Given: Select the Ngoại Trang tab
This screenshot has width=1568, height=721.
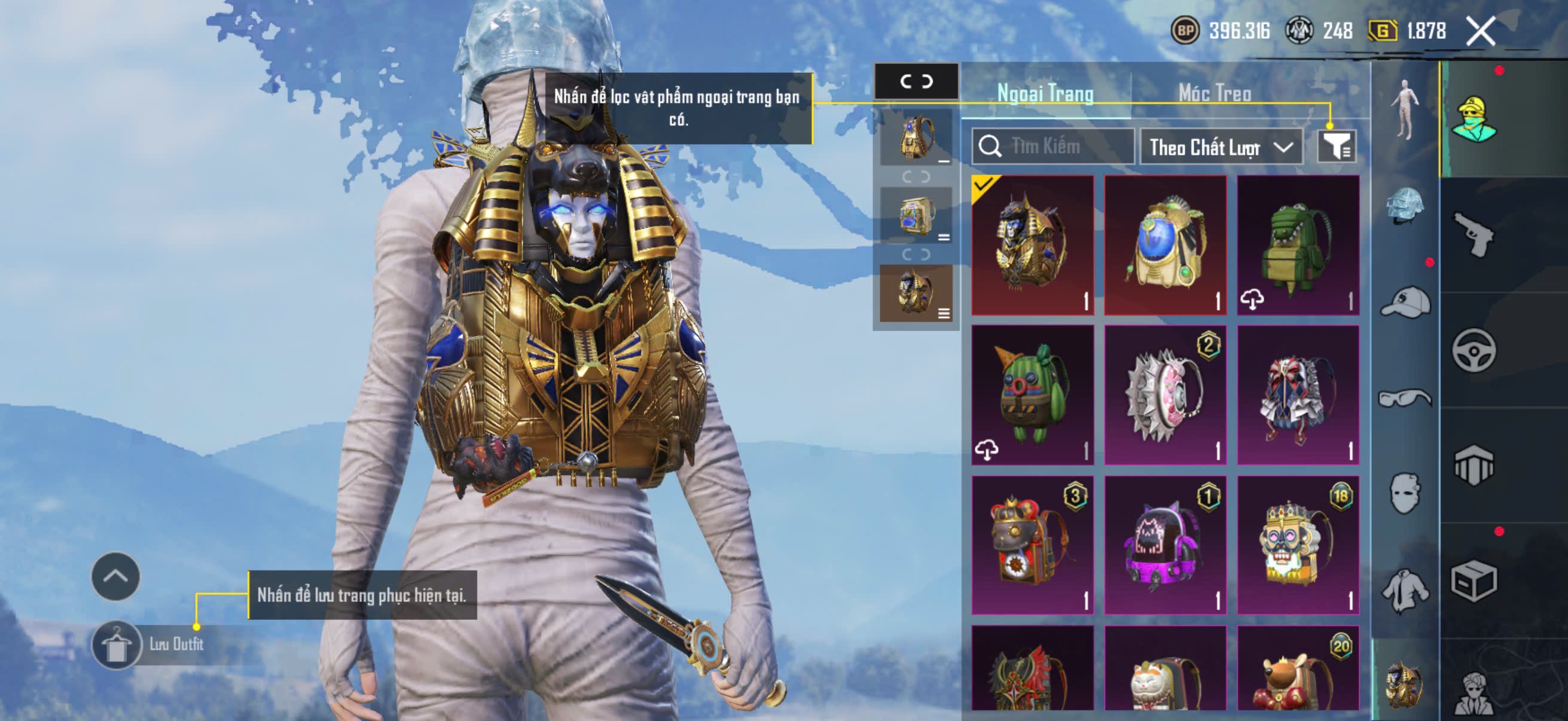Looking at the screenshot, I should click(x=1045, y=93).
